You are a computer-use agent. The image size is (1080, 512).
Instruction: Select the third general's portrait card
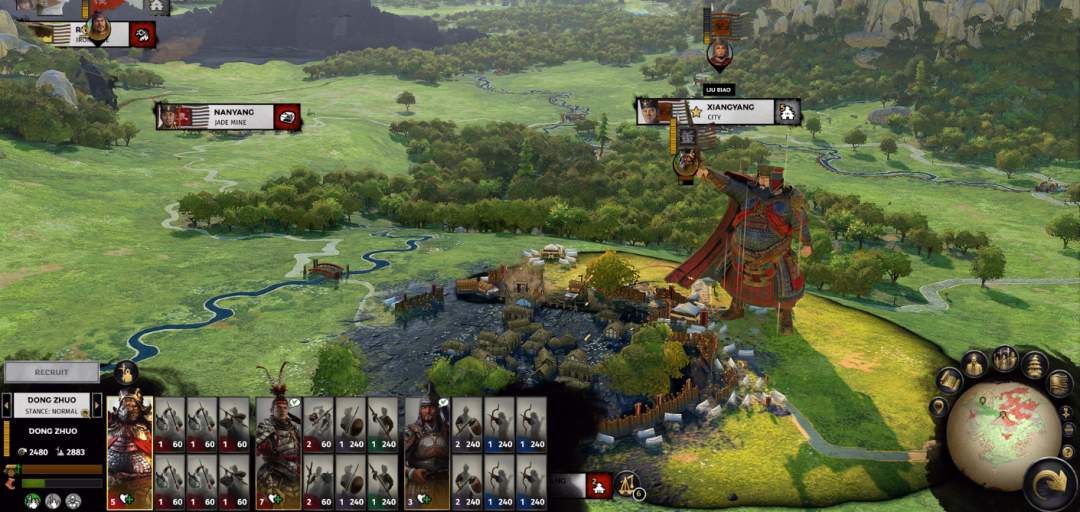(426, 452)
